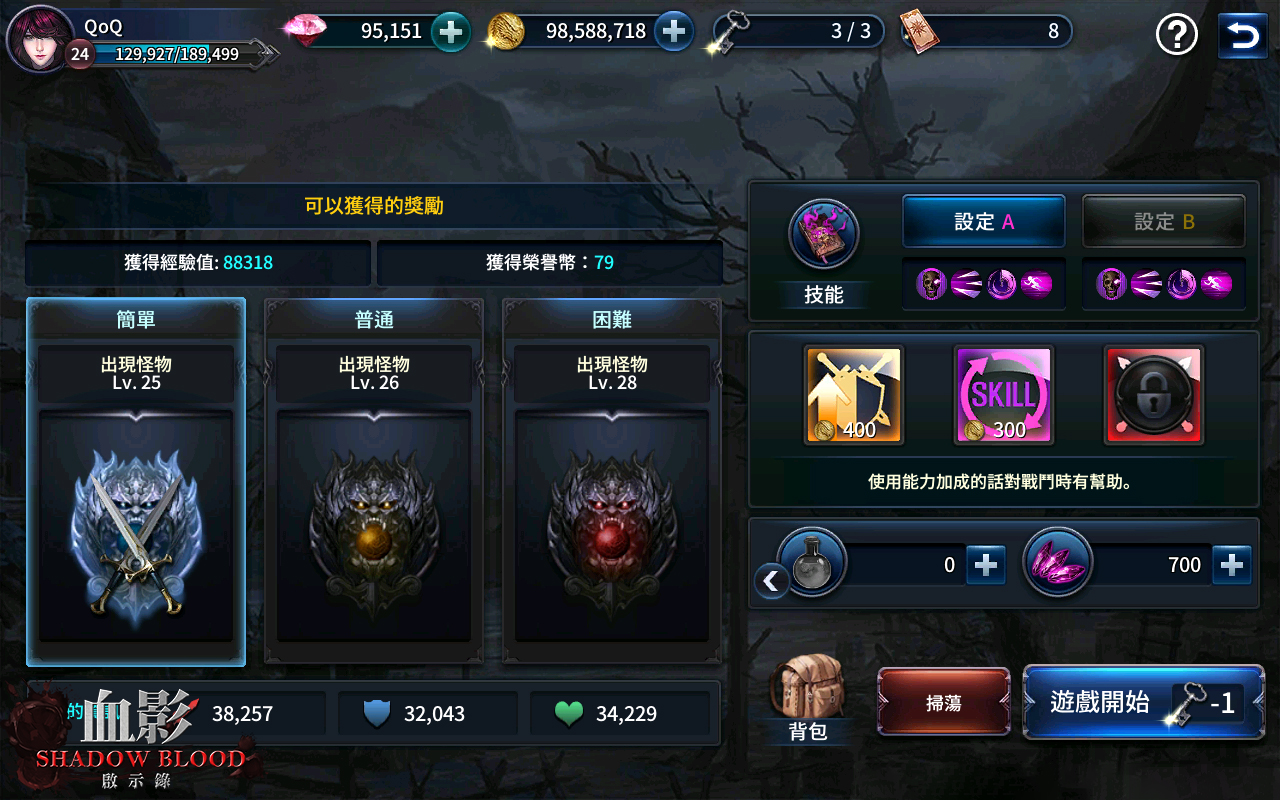The height and width of the screenshot is (800, 1280).
Task: Add gems with the plus next to 95,151
Action: click(x=451, y=31)
